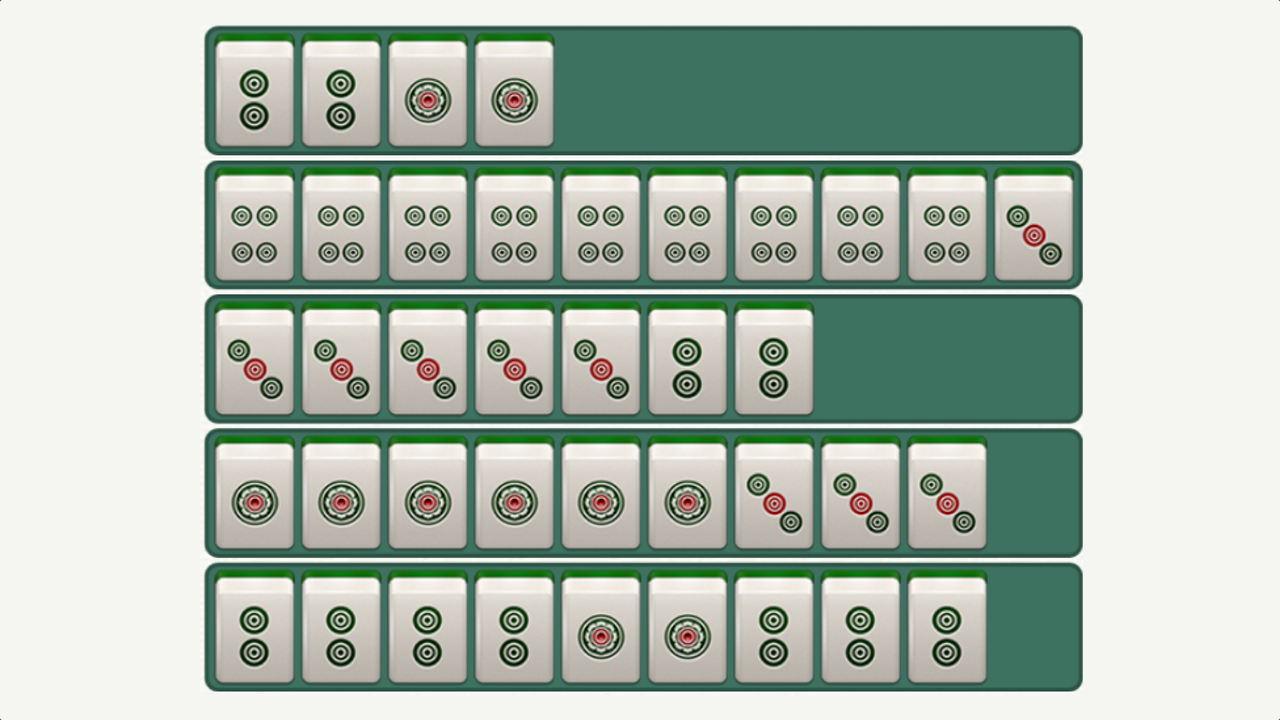Click the four-circle tile at the start of row two
The width and height of the screenshot is (1280, 720).
[x=253, y=225]
